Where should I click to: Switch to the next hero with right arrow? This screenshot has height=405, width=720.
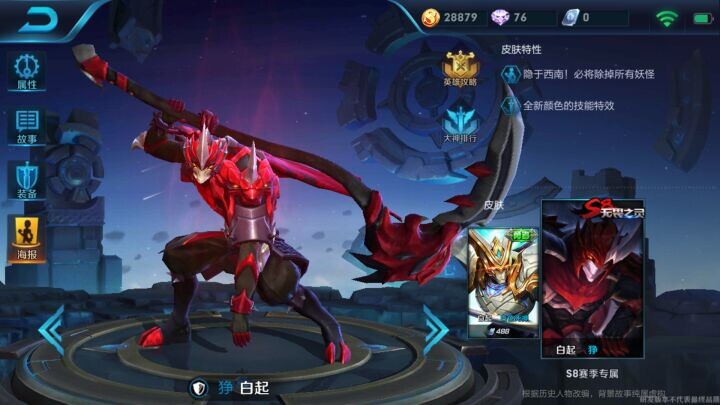point(436,329)
